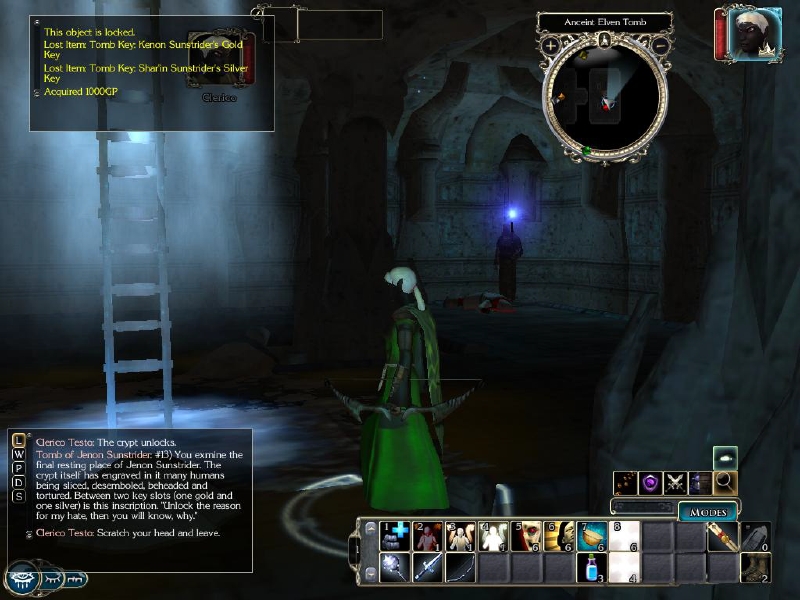The image size is (800, 600).
Task: Use the blue potion in the hotbar
Action: coord(592,568)
